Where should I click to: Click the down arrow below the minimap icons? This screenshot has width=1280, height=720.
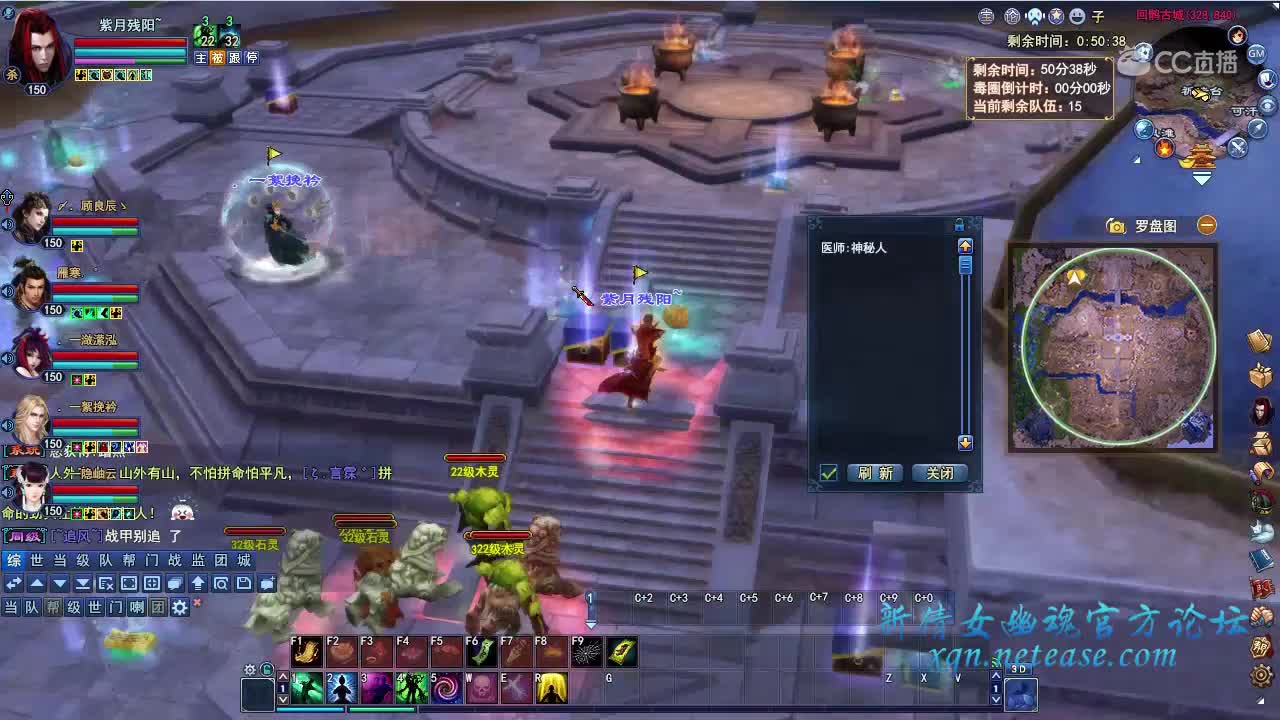click(x=1202, y=179)
